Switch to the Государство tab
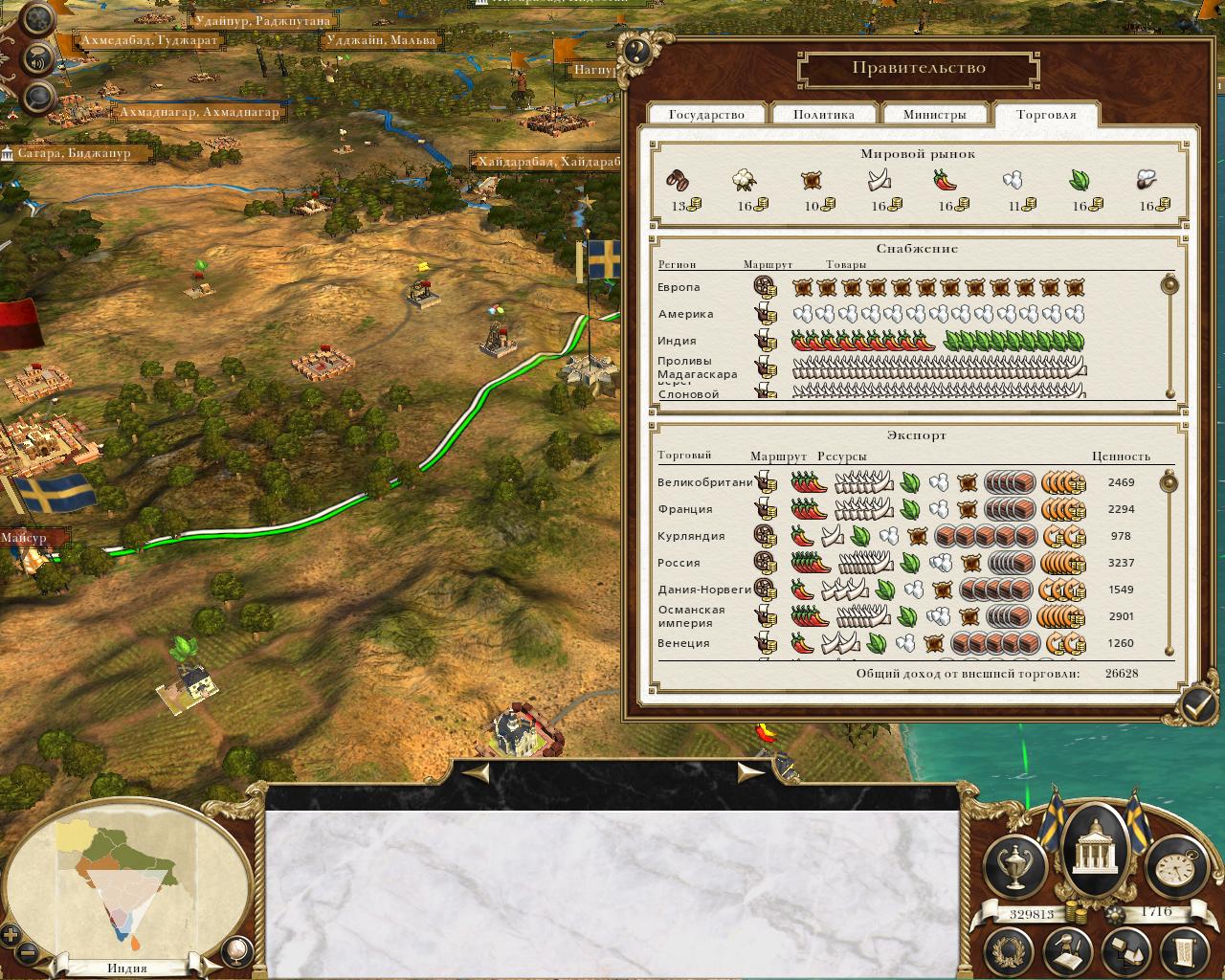 point(706,114)
